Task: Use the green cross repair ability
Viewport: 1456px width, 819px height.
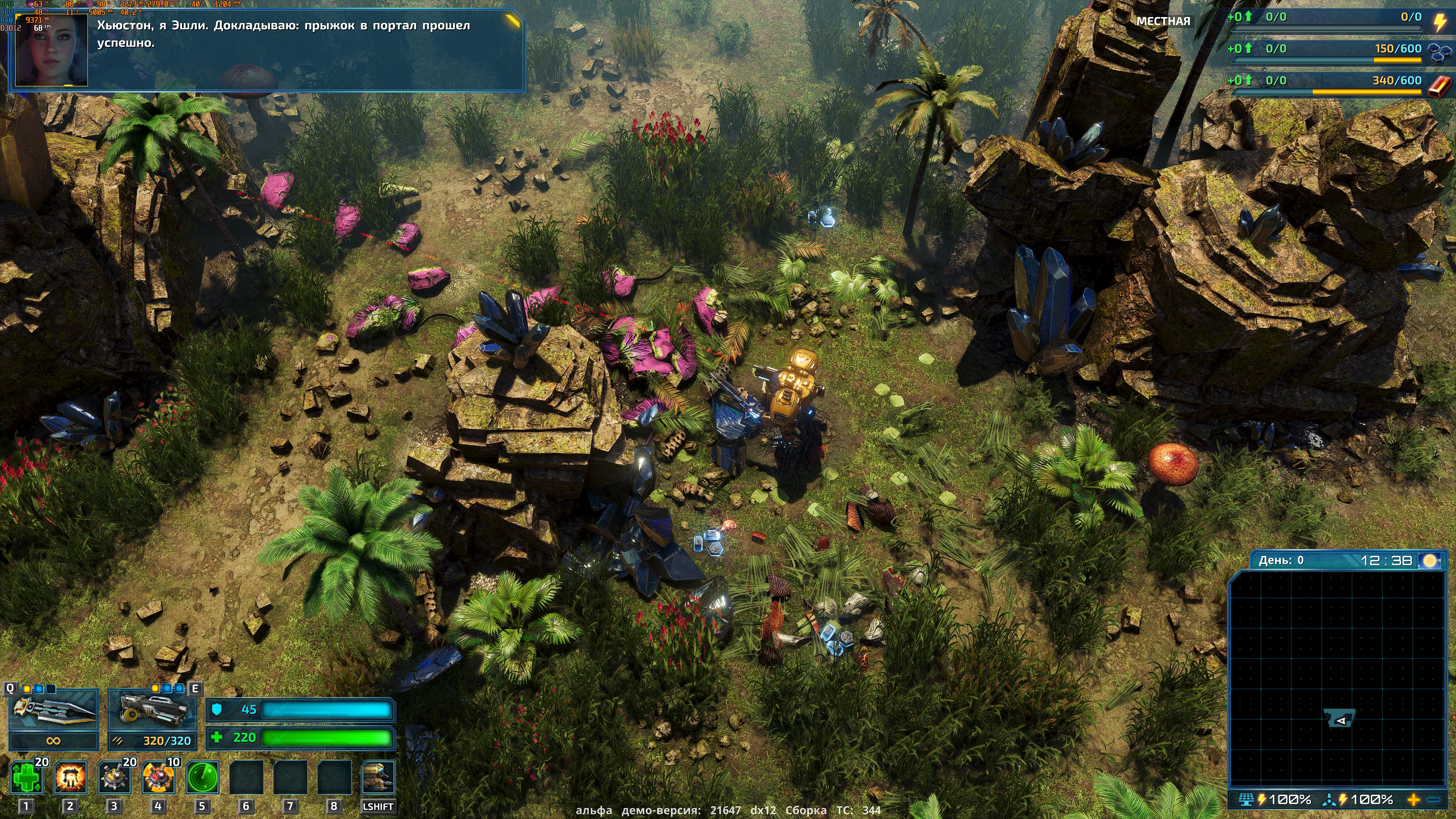Action: point(27,777)
